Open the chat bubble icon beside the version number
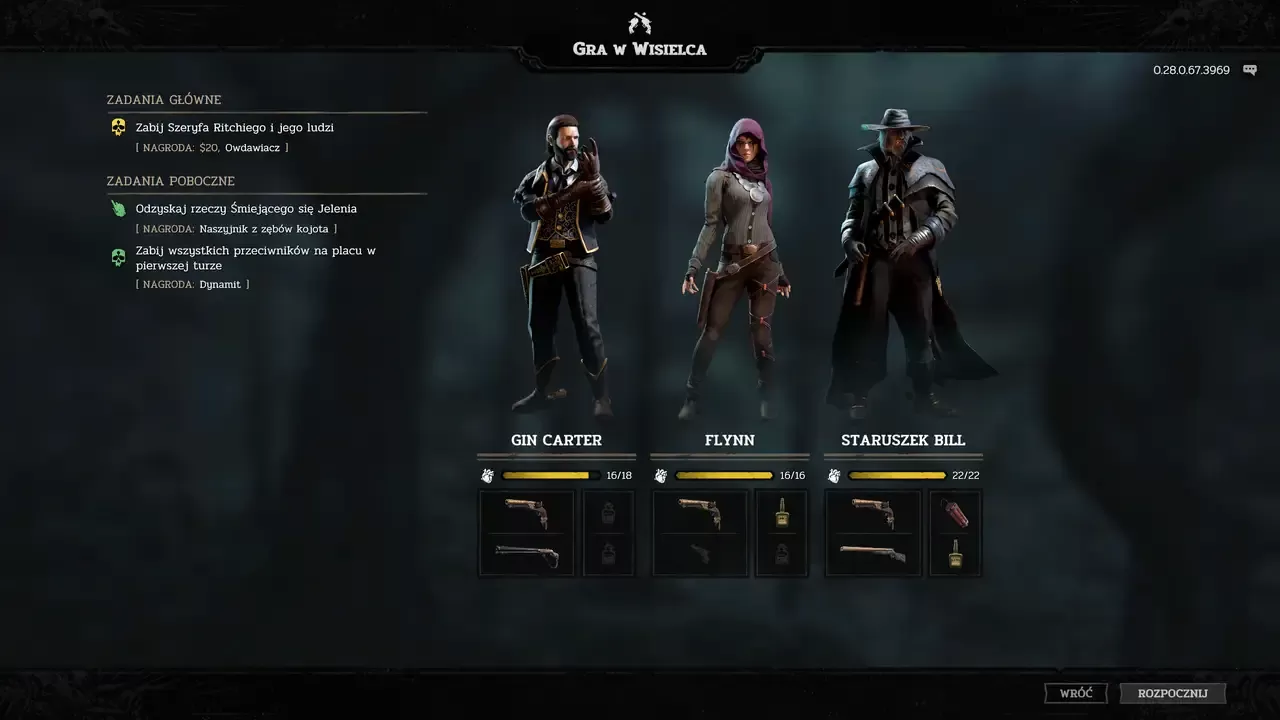 click(1249, 70)
